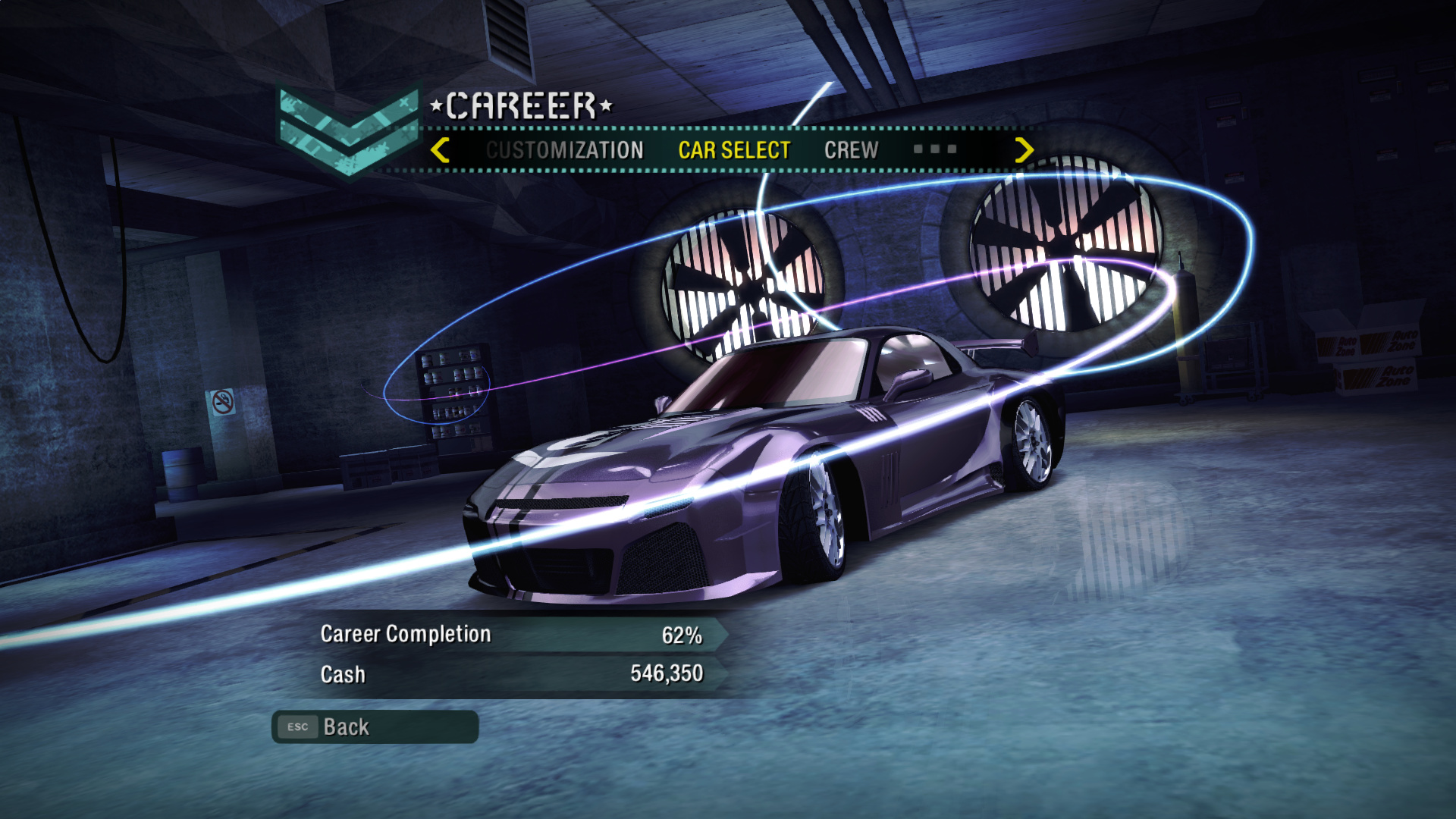
Task: Open the Crew menu entry
Action: 851,150
